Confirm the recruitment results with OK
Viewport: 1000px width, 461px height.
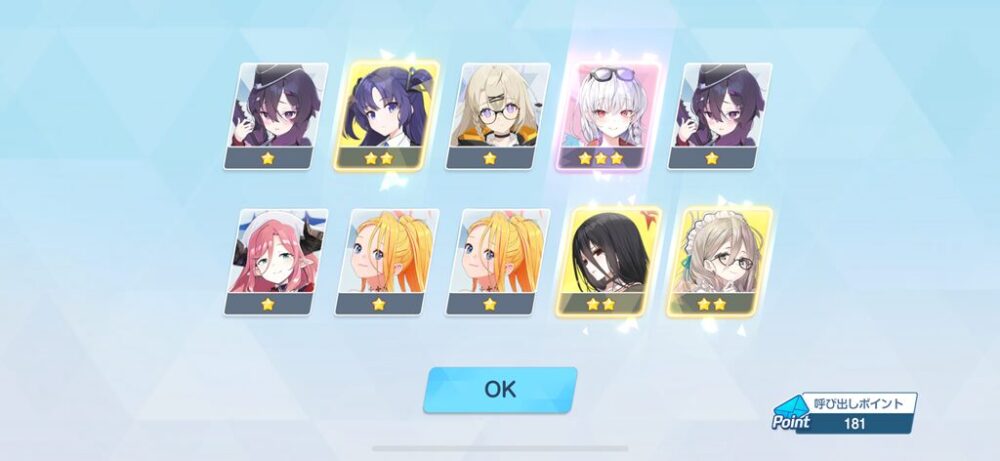500,389
